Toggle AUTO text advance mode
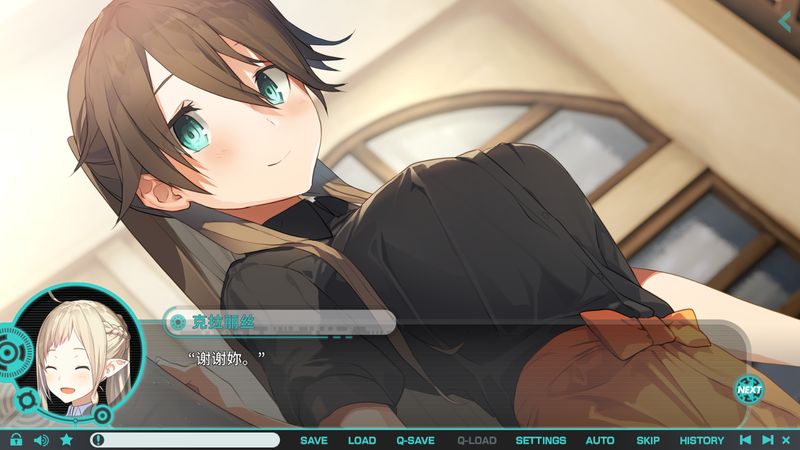800x450 pixels. click(600, 440)
